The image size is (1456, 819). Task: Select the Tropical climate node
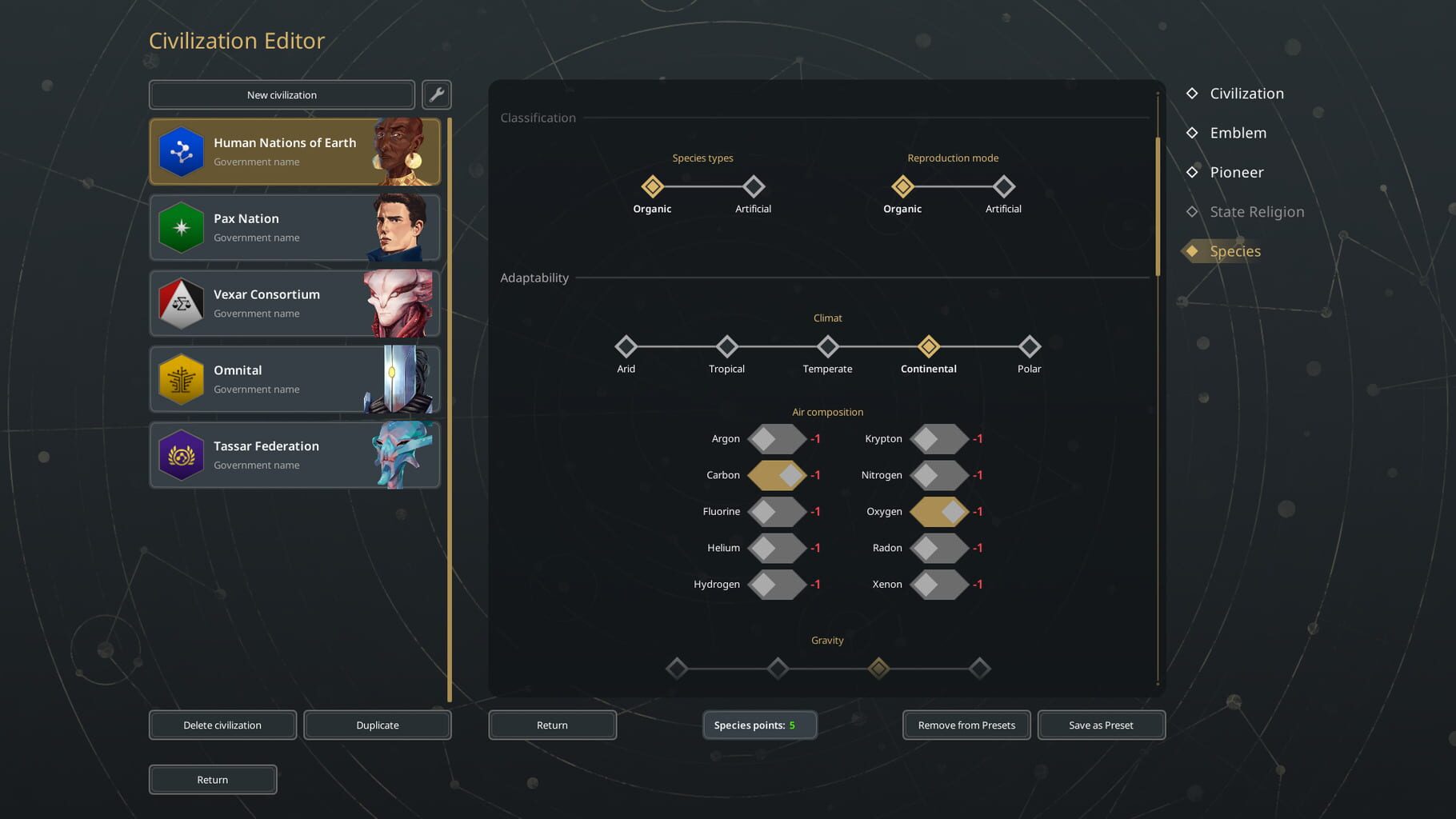tap(726, 347)
